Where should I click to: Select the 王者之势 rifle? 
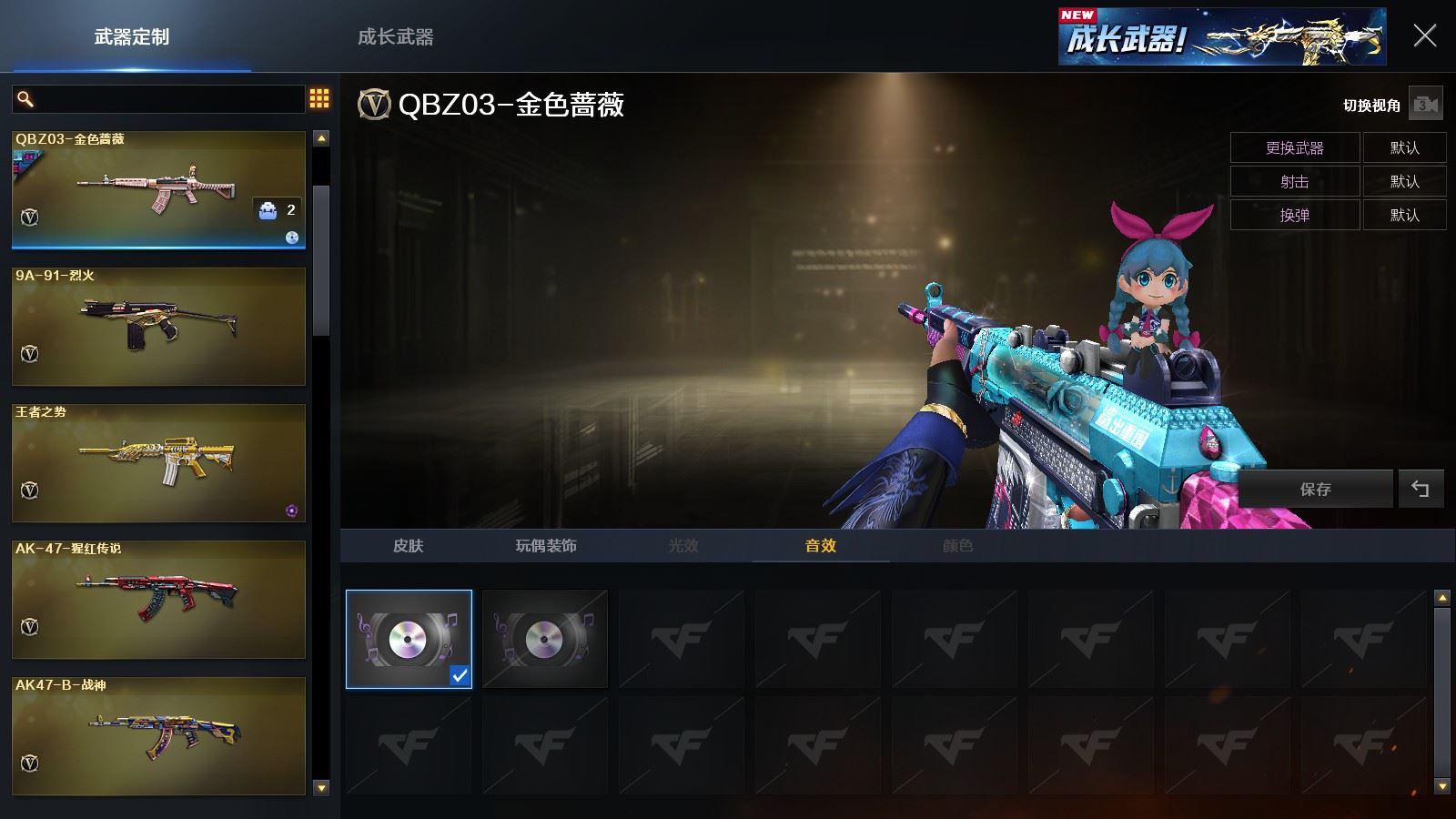tap(158, 462)
